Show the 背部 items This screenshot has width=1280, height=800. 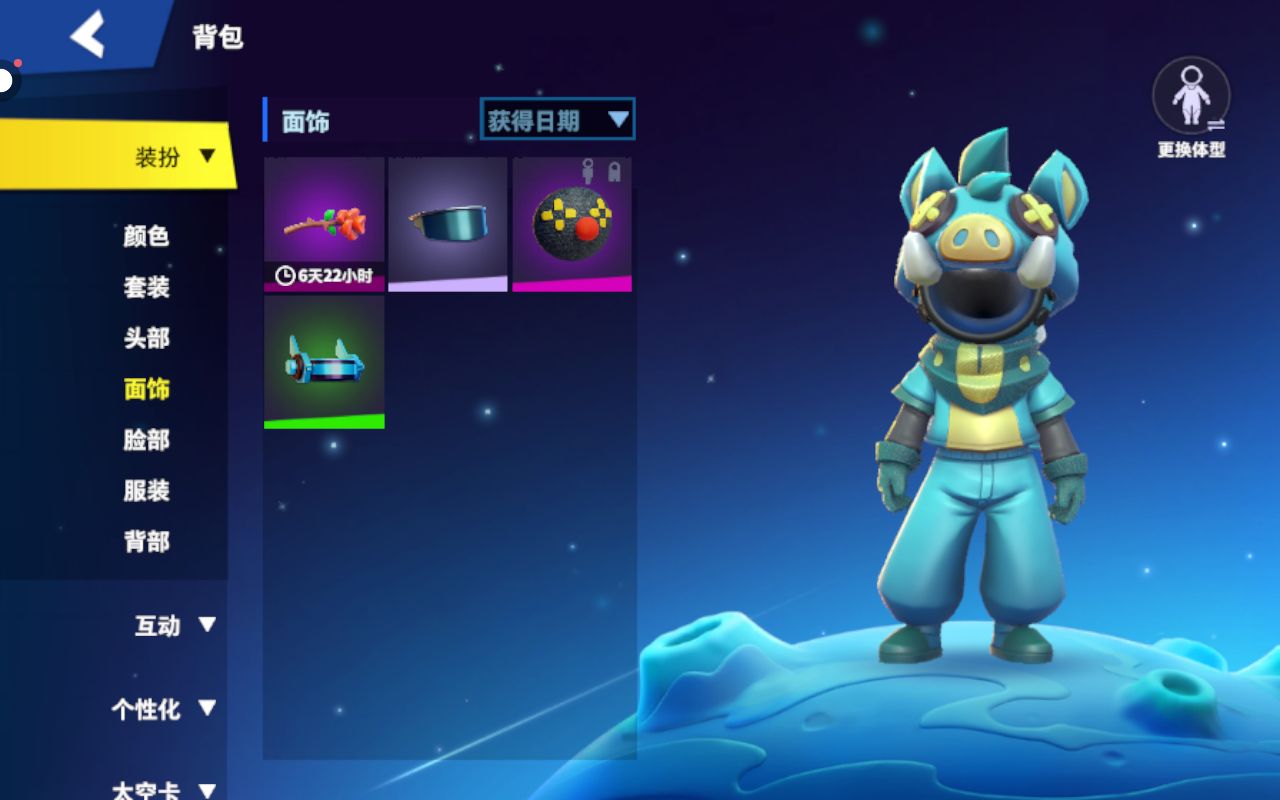[146, 542]
